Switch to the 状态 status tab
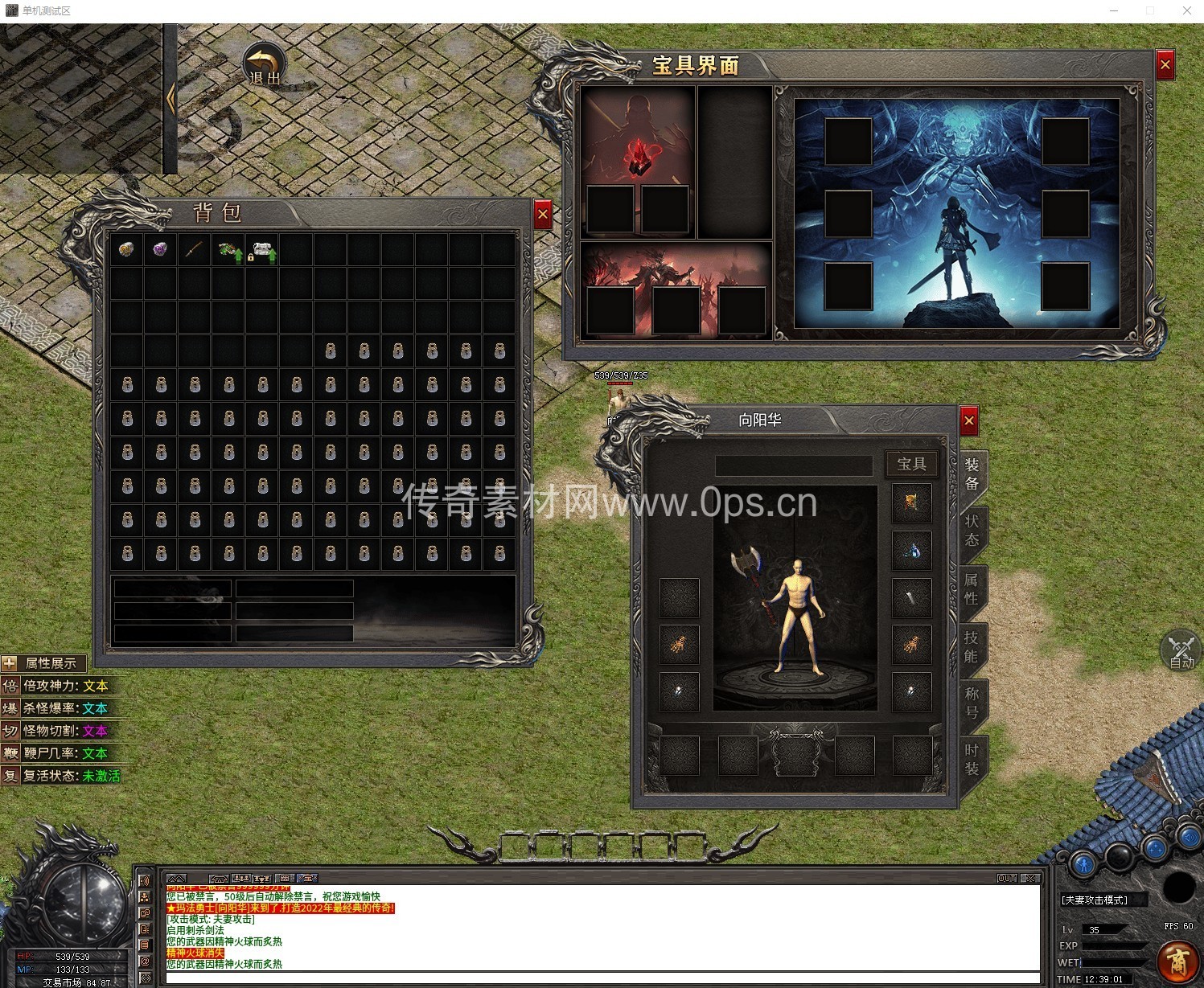This screenshot has height=988, width=1204. (972, 530)
